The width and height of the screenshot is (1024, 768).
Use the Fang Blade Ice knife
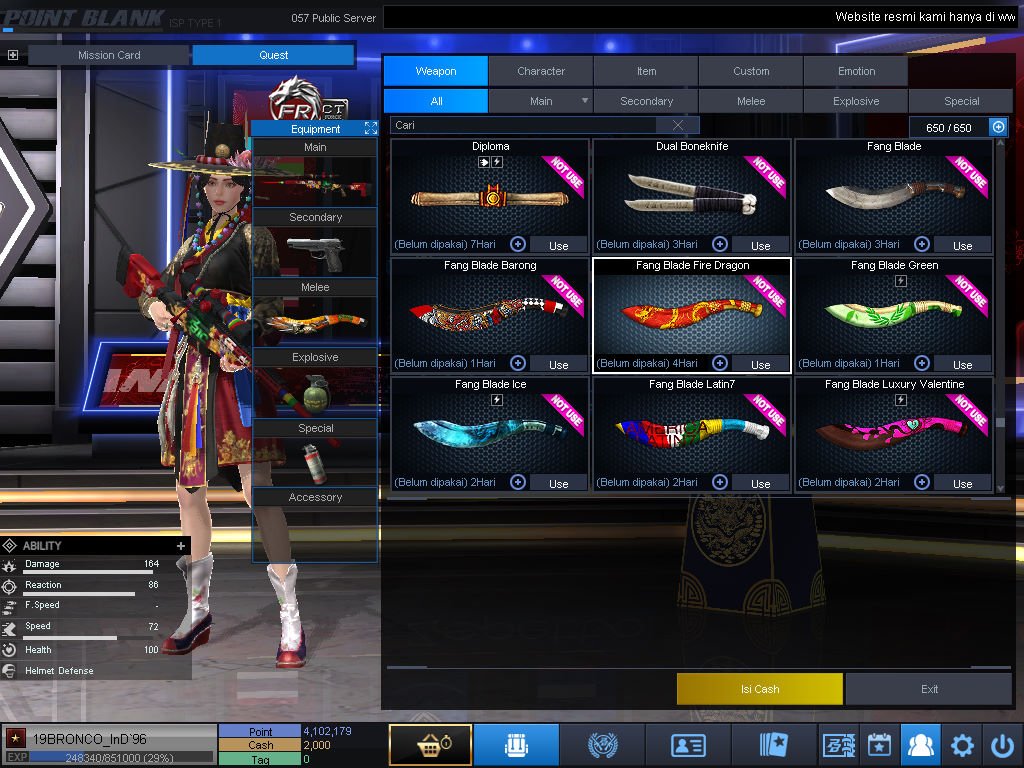click(558, 483)
